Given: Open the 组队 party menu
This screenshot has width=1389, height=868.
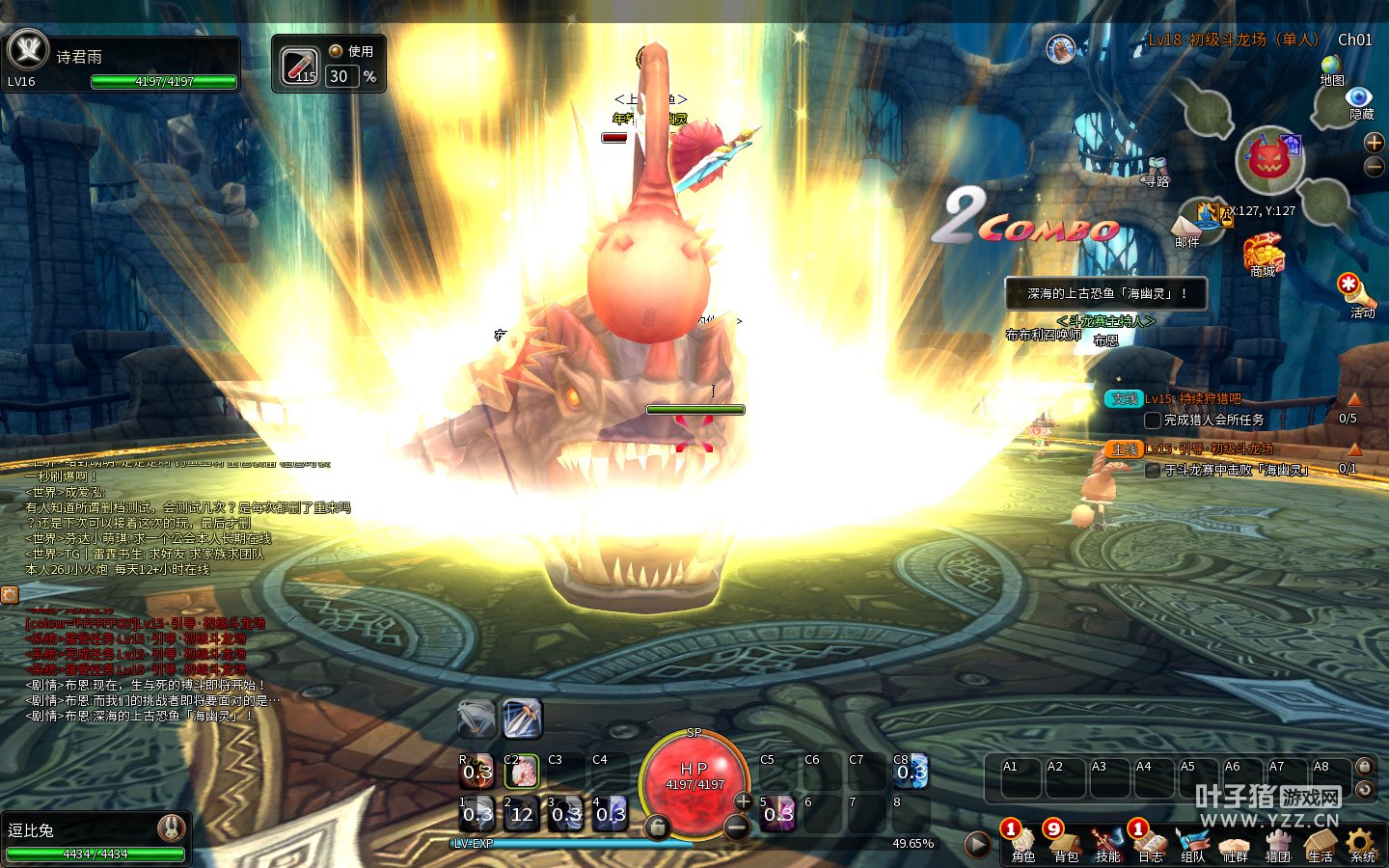Looking at the screenshot, I should (x=1193, y=843).
